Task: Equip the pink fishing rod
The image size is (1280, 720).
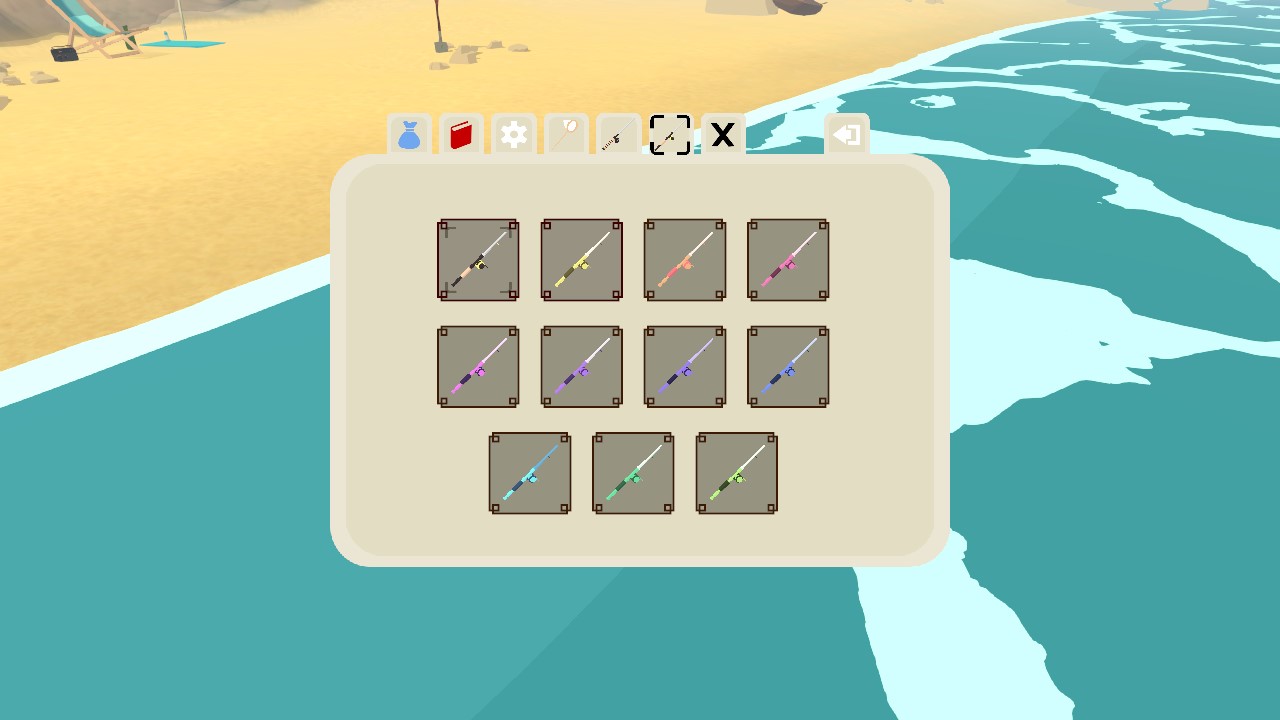Action: [x=787, y=259]
